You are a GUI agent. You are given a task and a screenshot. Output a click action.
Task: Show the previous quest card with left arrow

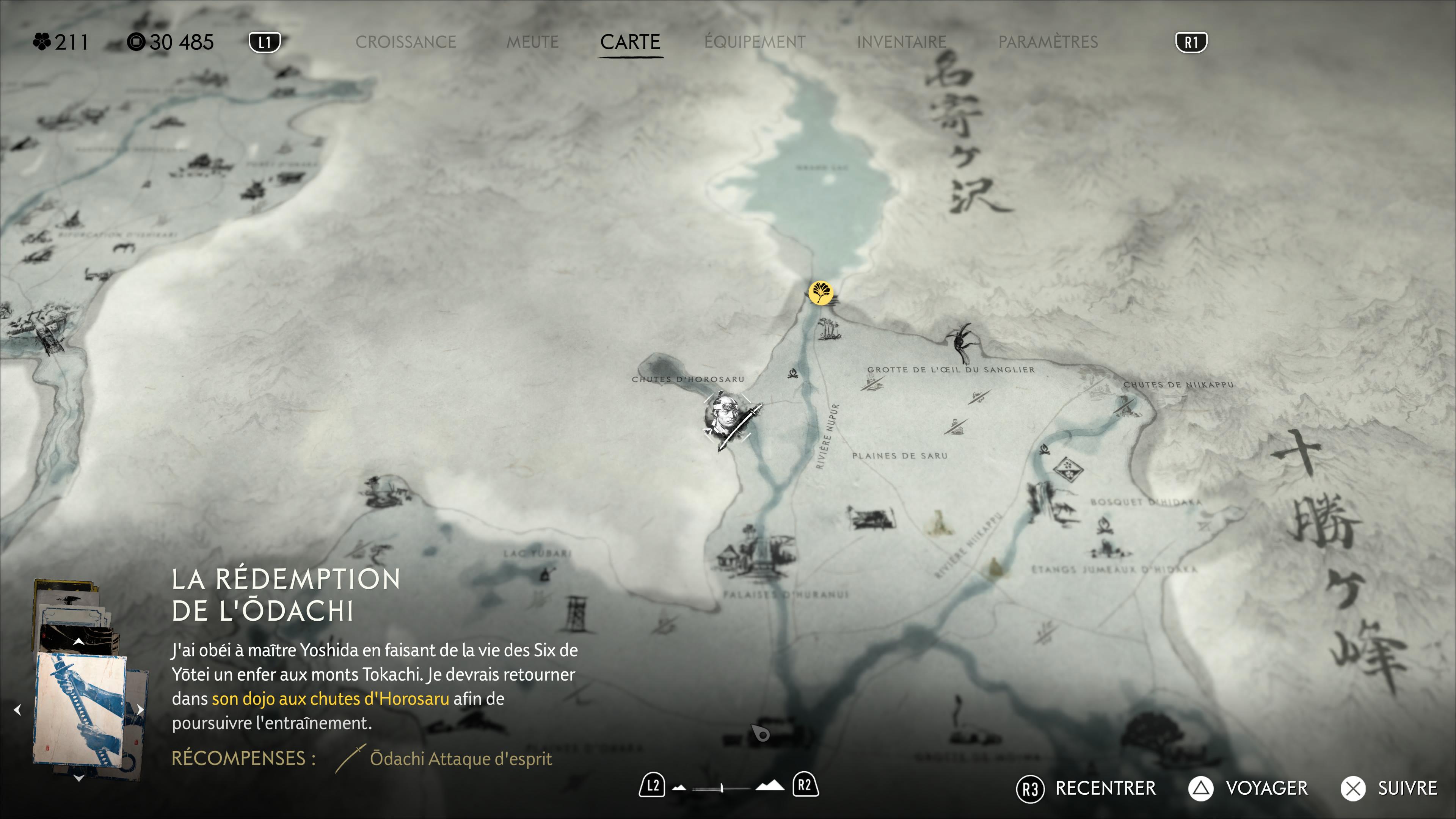tap(17, 710)
